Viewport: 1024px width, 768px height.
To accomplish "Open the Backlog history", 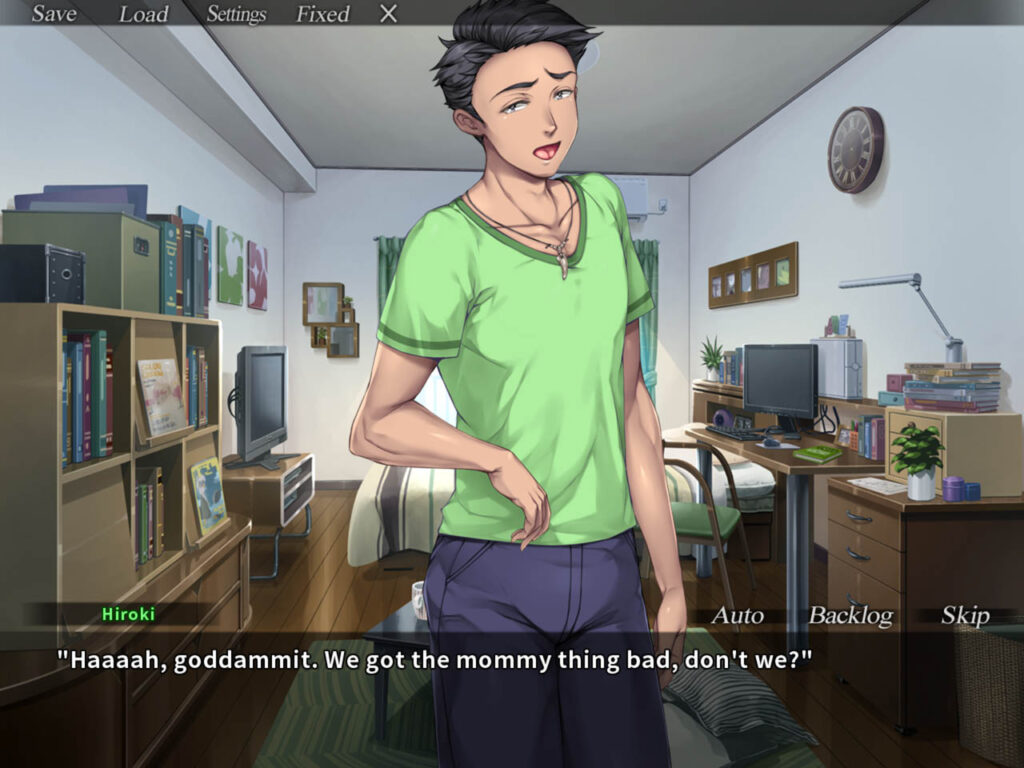I will (x=850, y=616).
